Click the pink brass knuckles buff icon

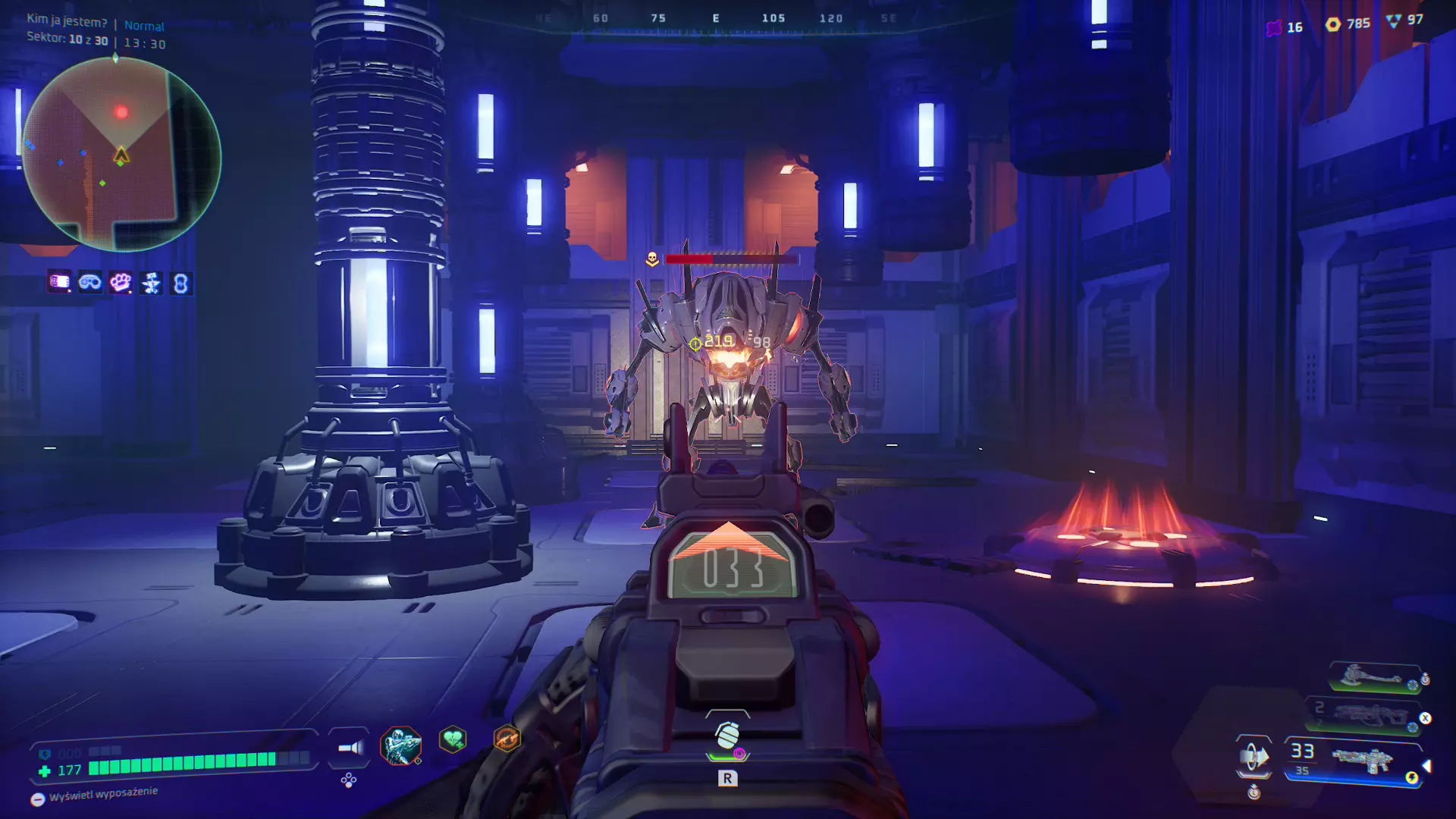(x=121, y=283)
